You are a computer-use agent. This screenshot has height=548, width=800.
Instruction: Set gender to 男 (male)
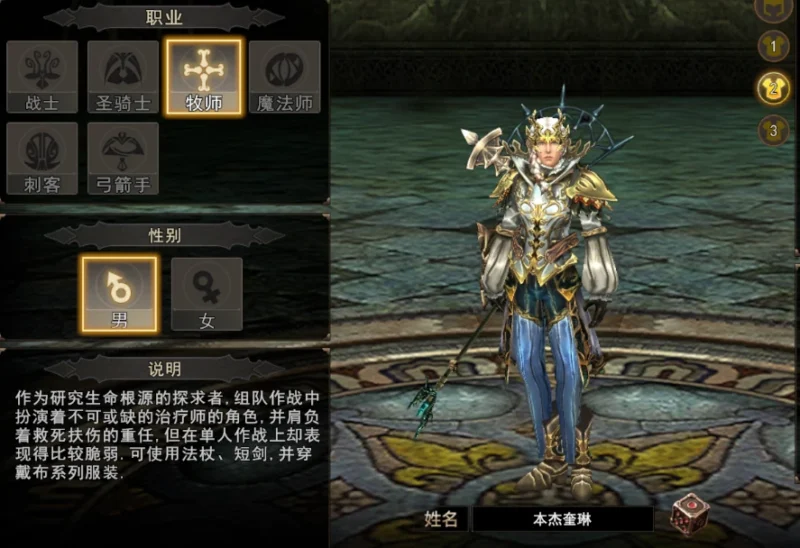pyautogui.click(x=119, y=294)
